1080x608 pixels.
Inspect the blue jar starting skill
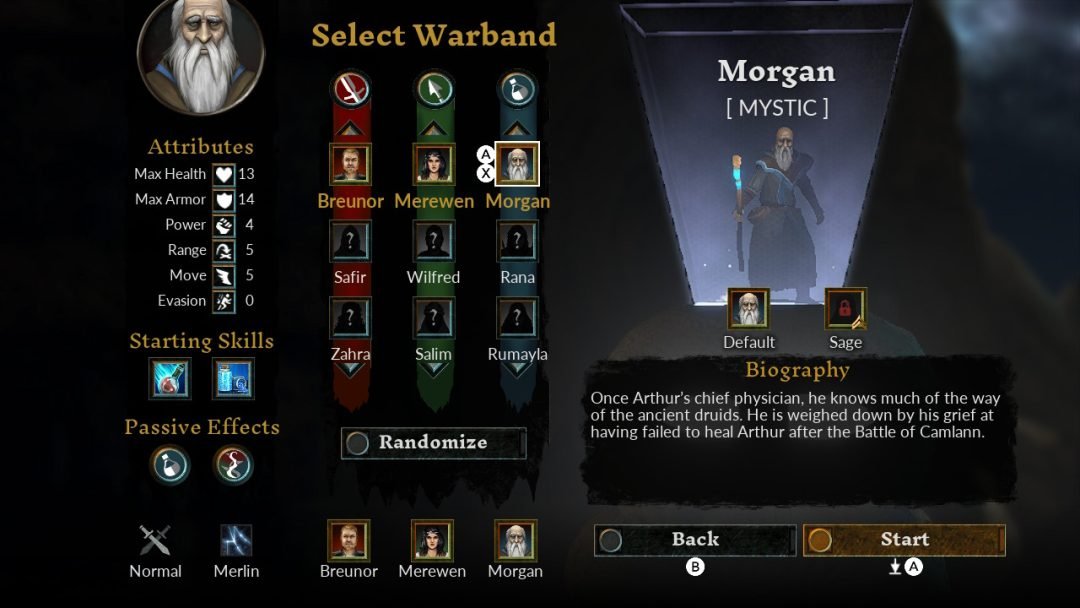click(x=233, y=379)
